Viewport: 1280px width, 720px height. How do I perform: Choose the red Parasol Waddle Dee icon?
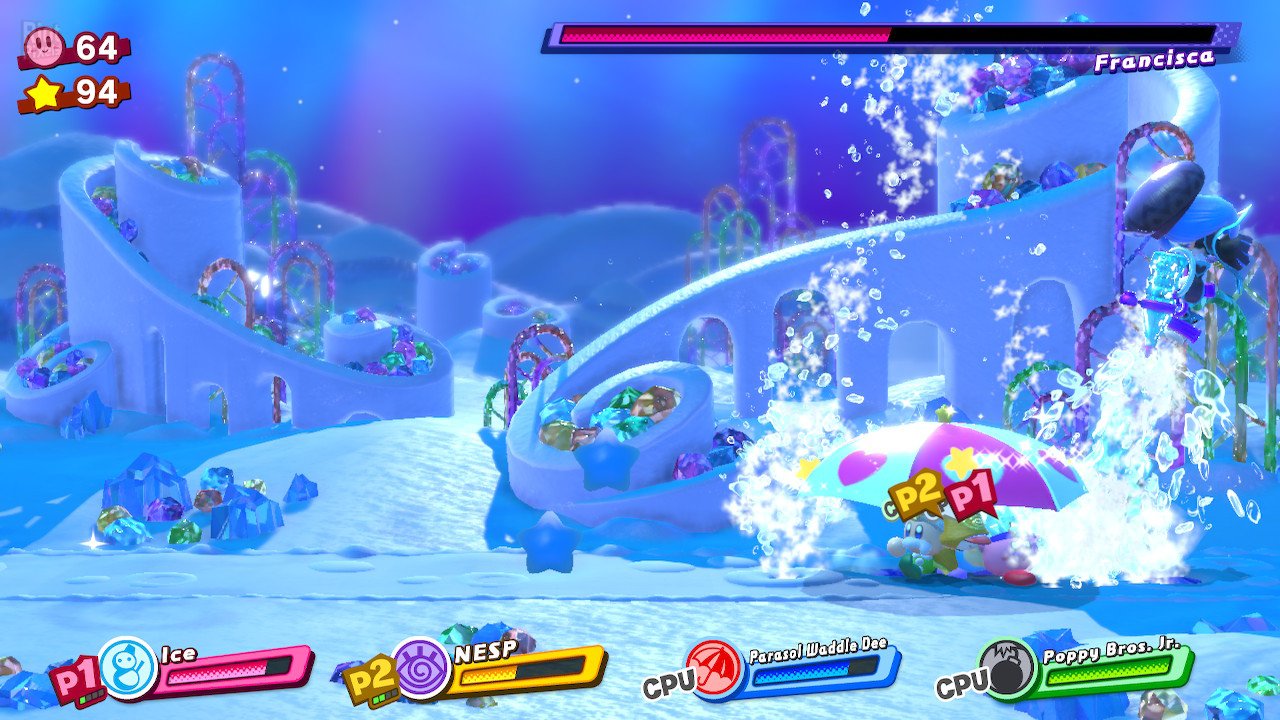pyautogui.click(x=714, y=668)
